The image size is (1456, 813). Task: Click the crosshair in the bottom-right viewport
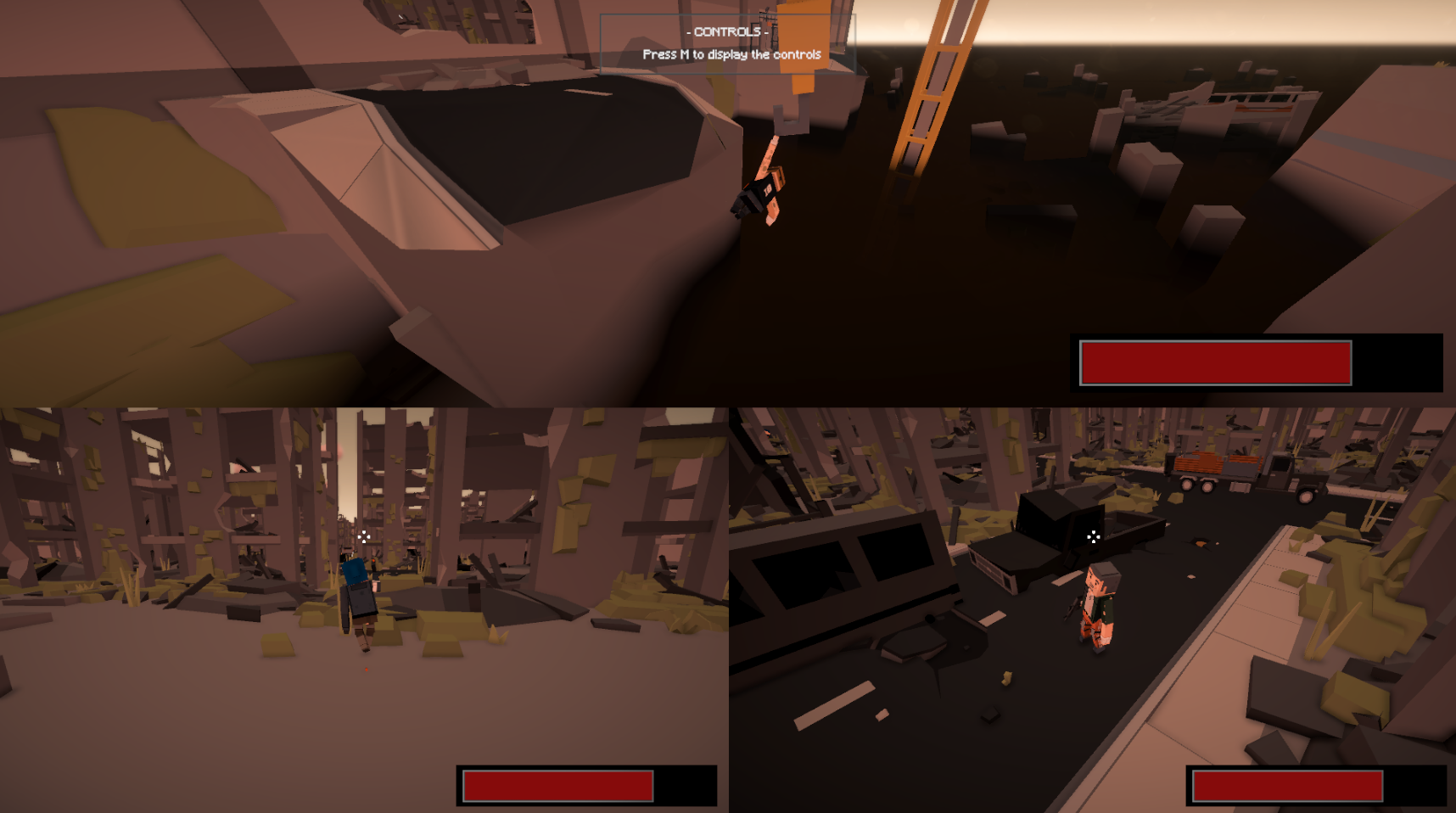click(x=1093, y=536)
